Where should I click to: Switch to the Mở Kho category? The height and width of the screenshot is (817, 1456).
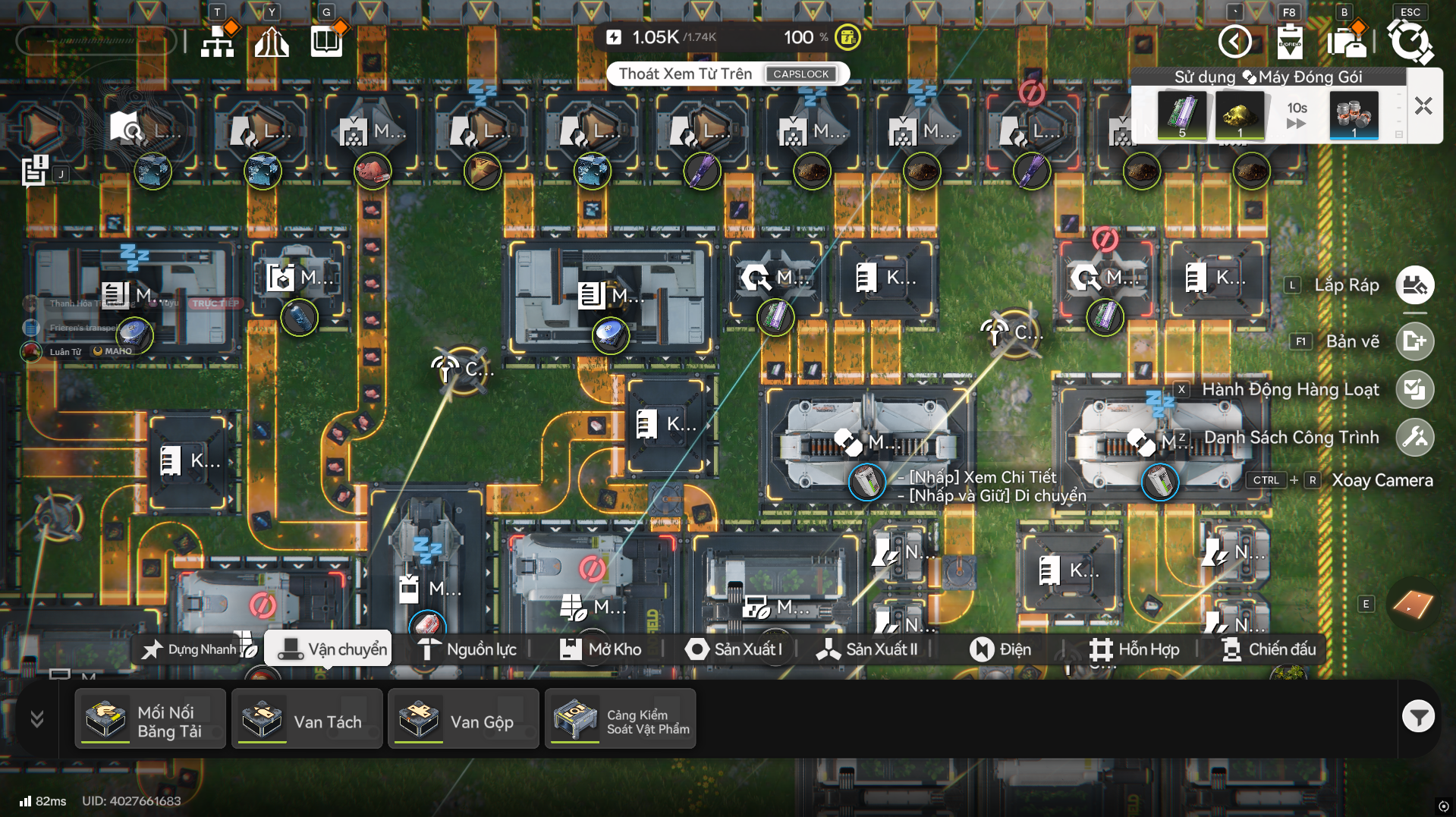[601, 649]
